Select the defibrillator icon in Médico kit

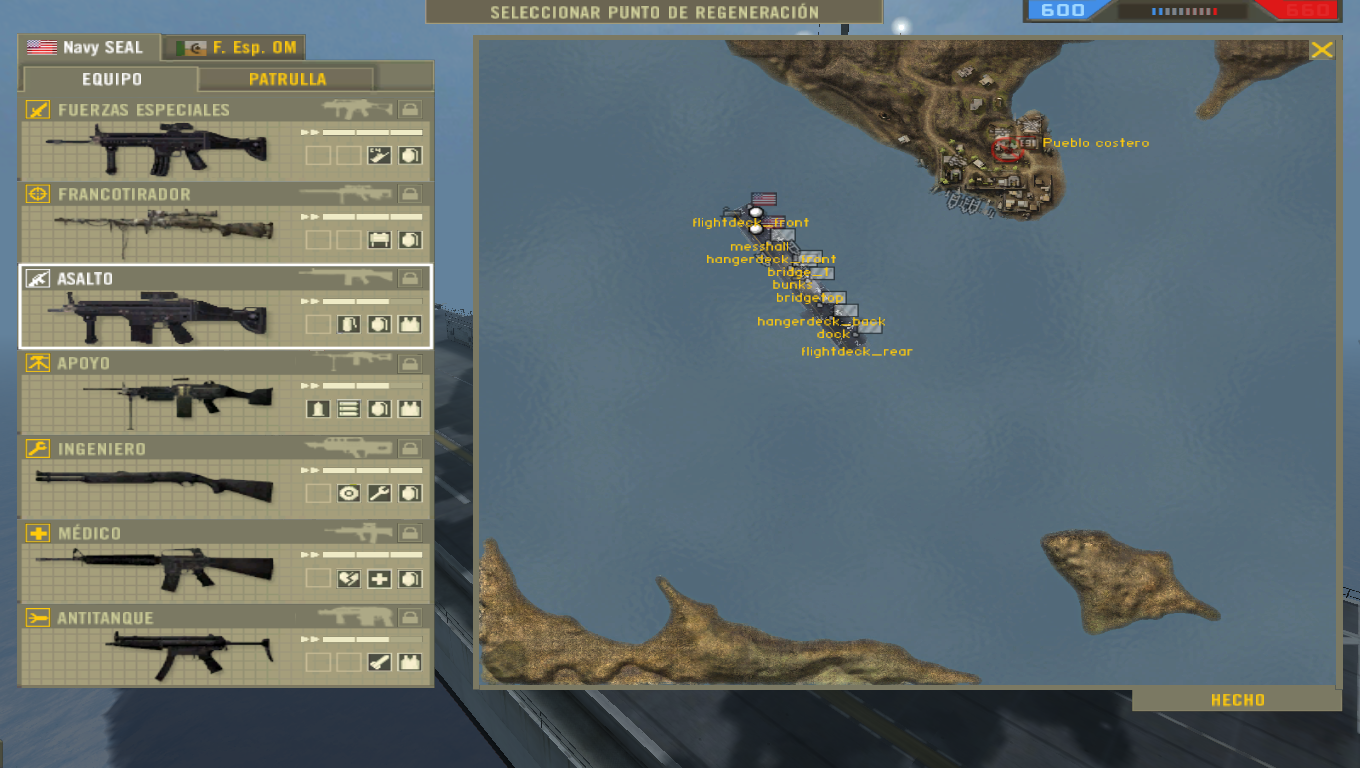[x=350, y=579]
